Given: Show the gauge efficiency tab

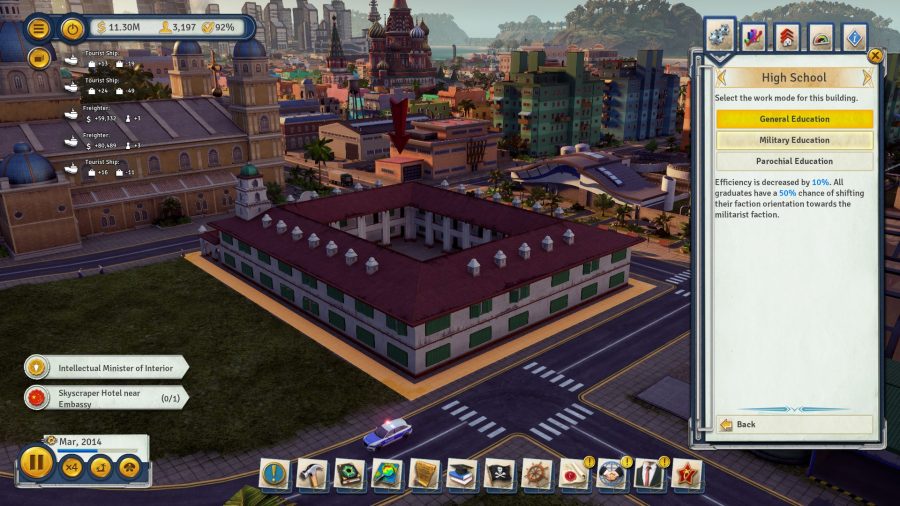Looking at the screenshot, I should click(x=821, y=38).
